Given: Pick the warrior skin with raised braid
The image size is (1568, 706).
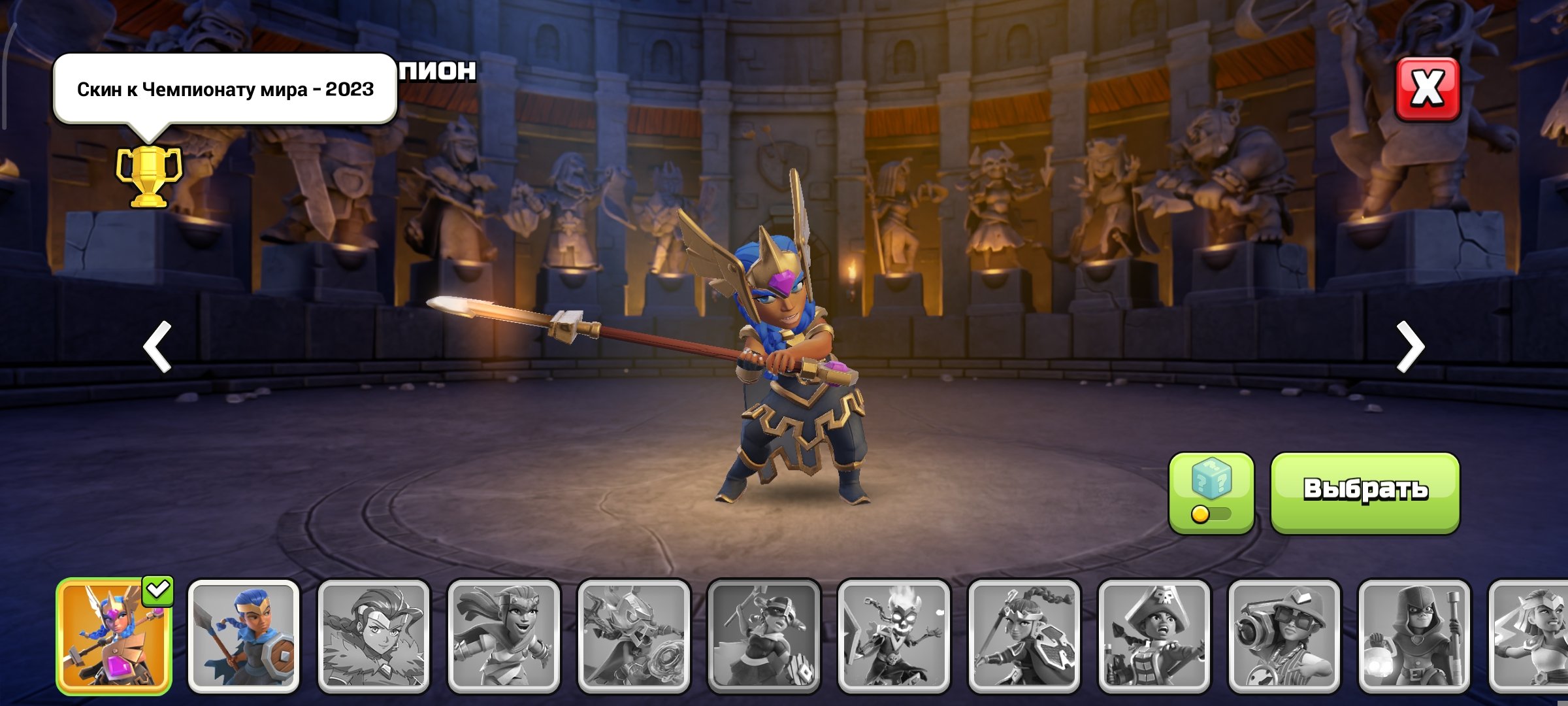Looking at the screenshot, I should [1024, 636].
